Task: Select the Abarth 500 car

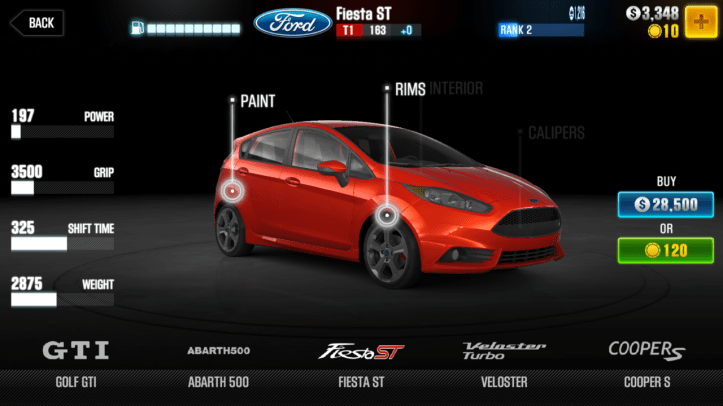Action: pos(218,360)
